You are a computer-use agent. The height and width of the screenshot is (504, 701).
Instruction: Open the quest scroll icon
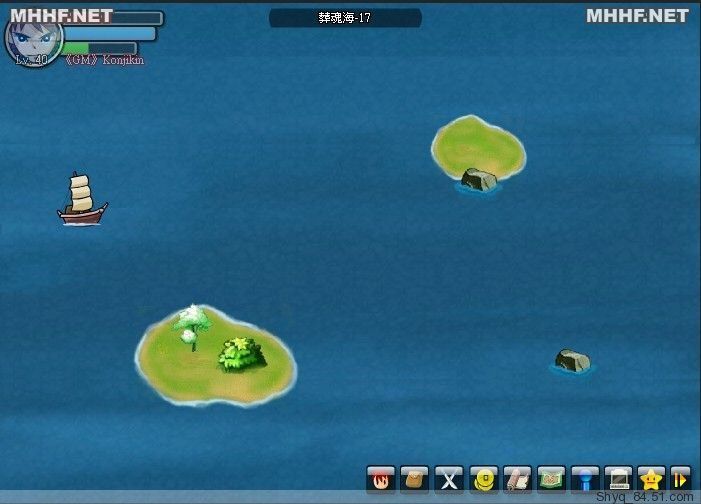click(x=517, y=479)
